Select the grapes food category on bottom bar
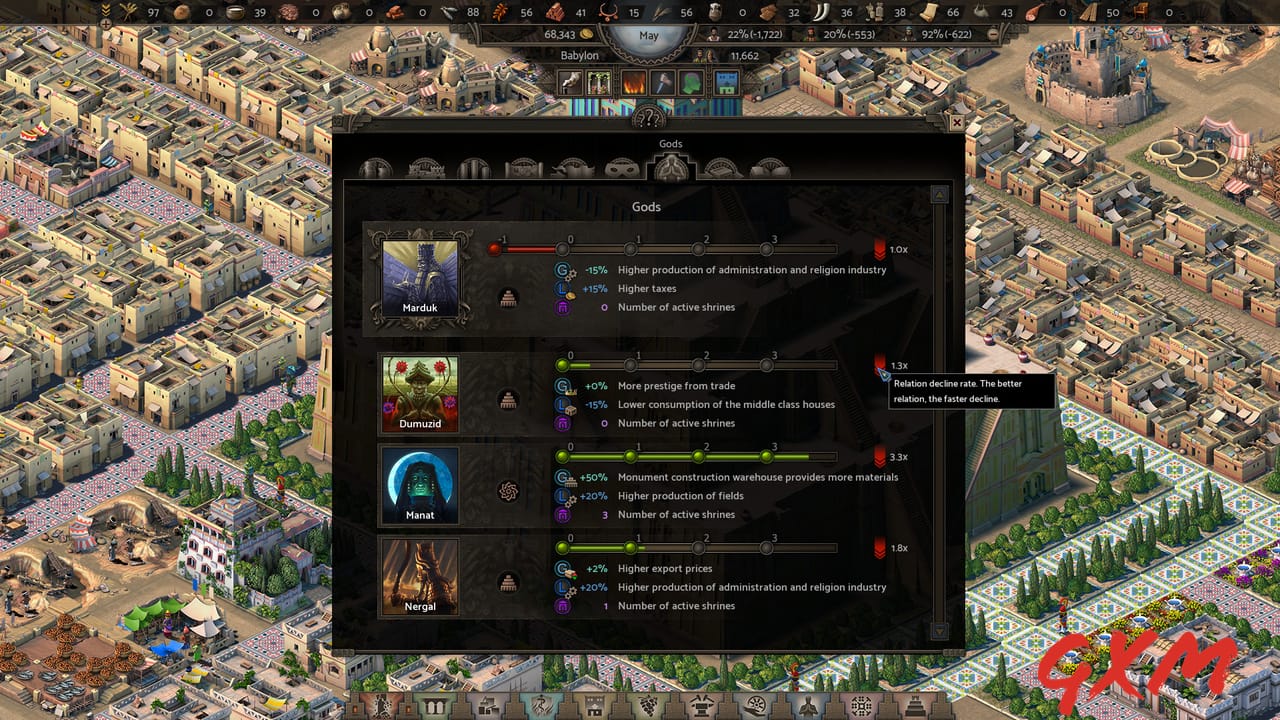This screenshot has width=1280, height=720. pos(646,706)
